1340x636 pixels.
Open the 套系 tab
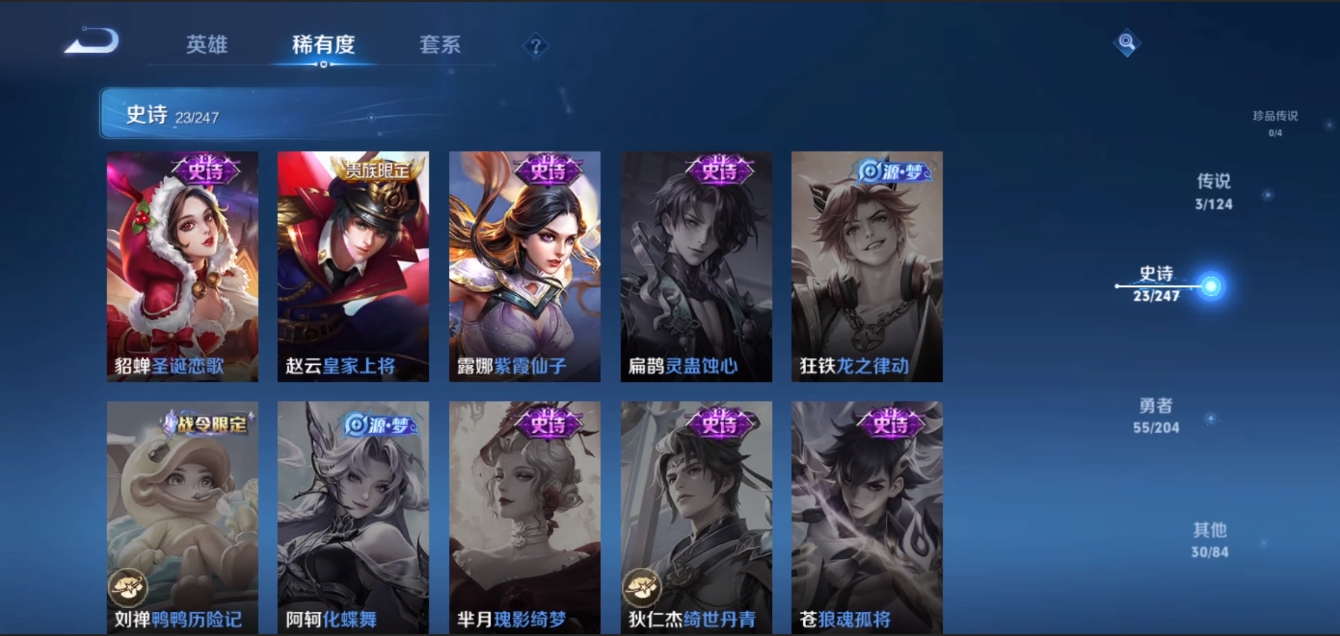pyautogui.click(x=440, y=45)
